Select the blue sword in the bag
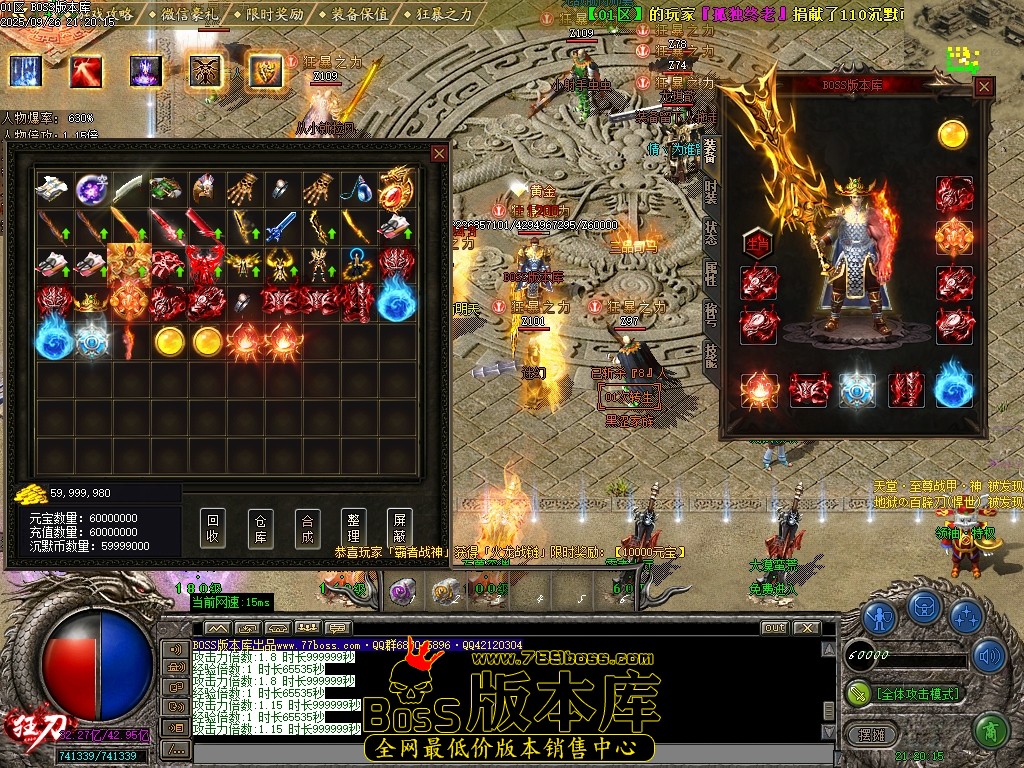The width and height of the screenshot is (1024, 768). [282, 226]
